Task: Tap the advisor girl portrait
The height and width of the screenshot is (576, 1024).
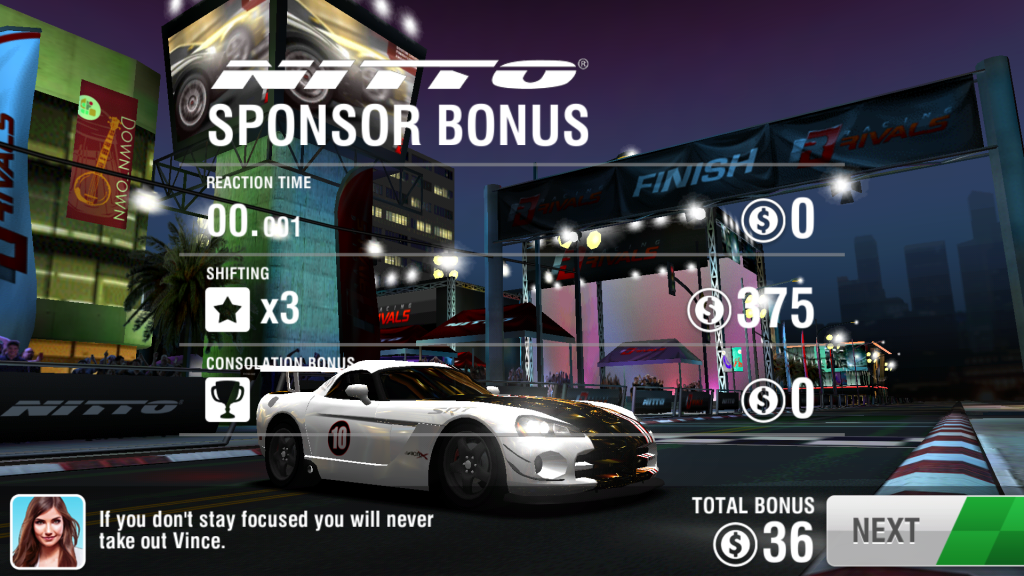Action: tap(48, 531)
